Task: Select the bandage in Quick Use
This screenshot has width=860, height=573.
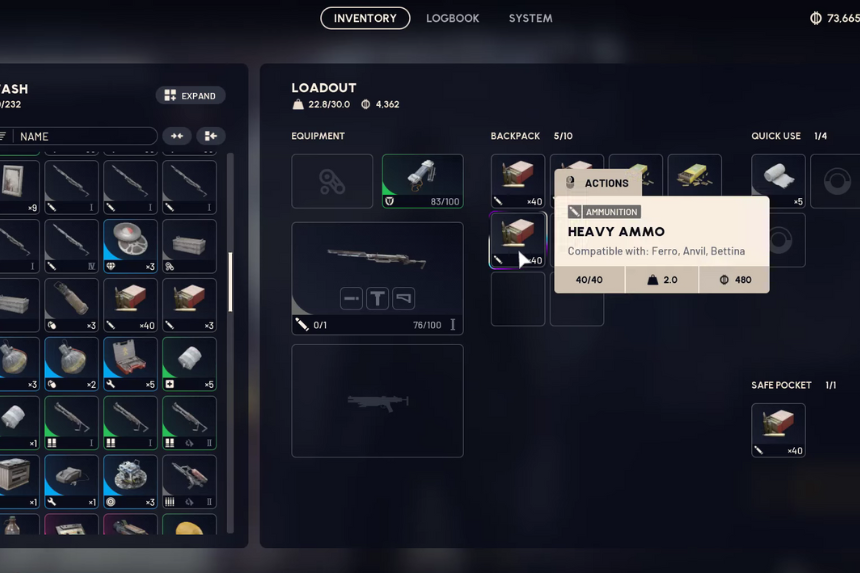Action: tap(778, 181)
